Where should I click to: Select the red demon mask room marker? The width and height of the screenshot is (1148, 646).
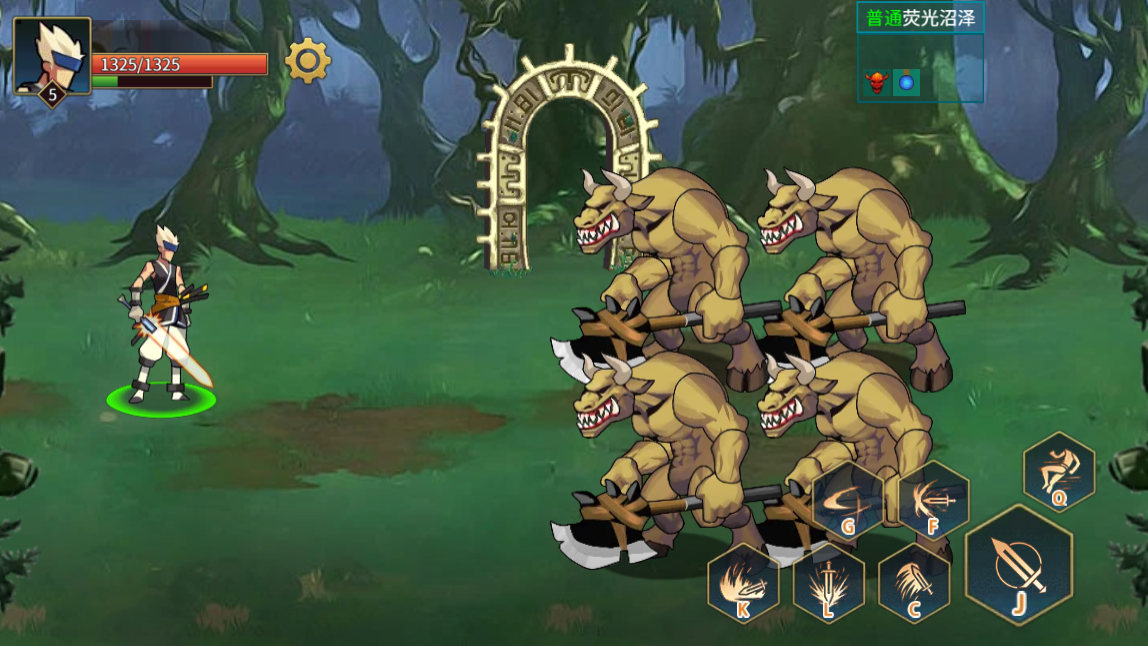[877, 83]
